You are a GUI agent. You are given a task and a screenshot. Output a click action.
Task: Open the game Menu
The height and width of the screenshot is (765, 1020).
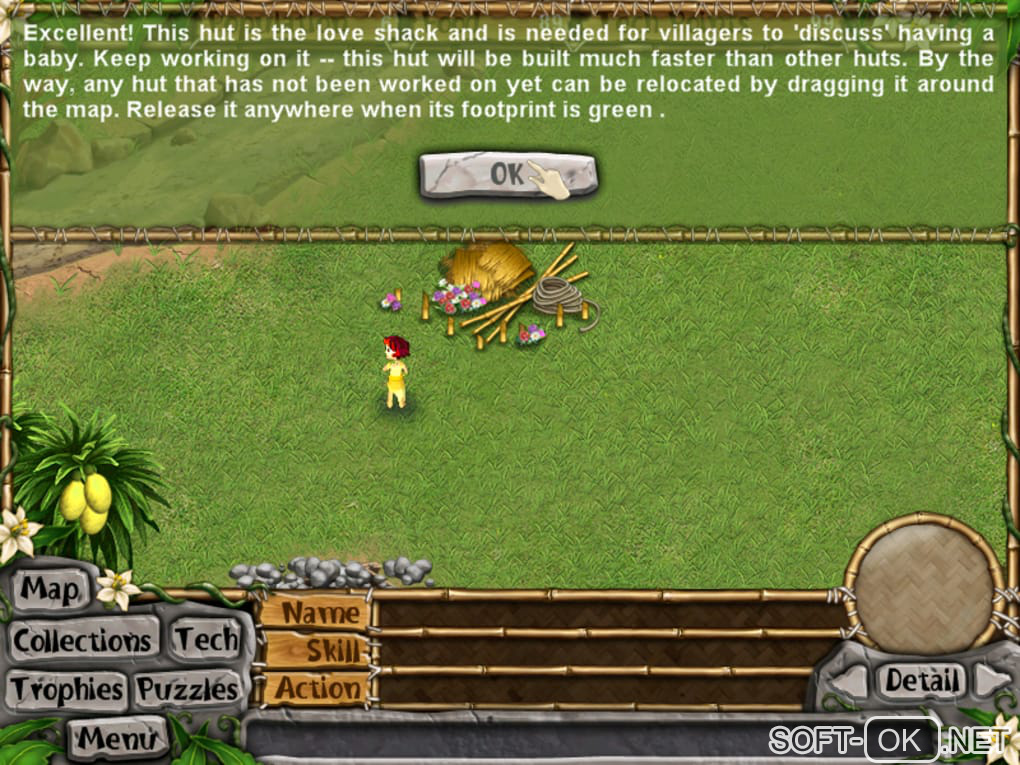point(117,738)
